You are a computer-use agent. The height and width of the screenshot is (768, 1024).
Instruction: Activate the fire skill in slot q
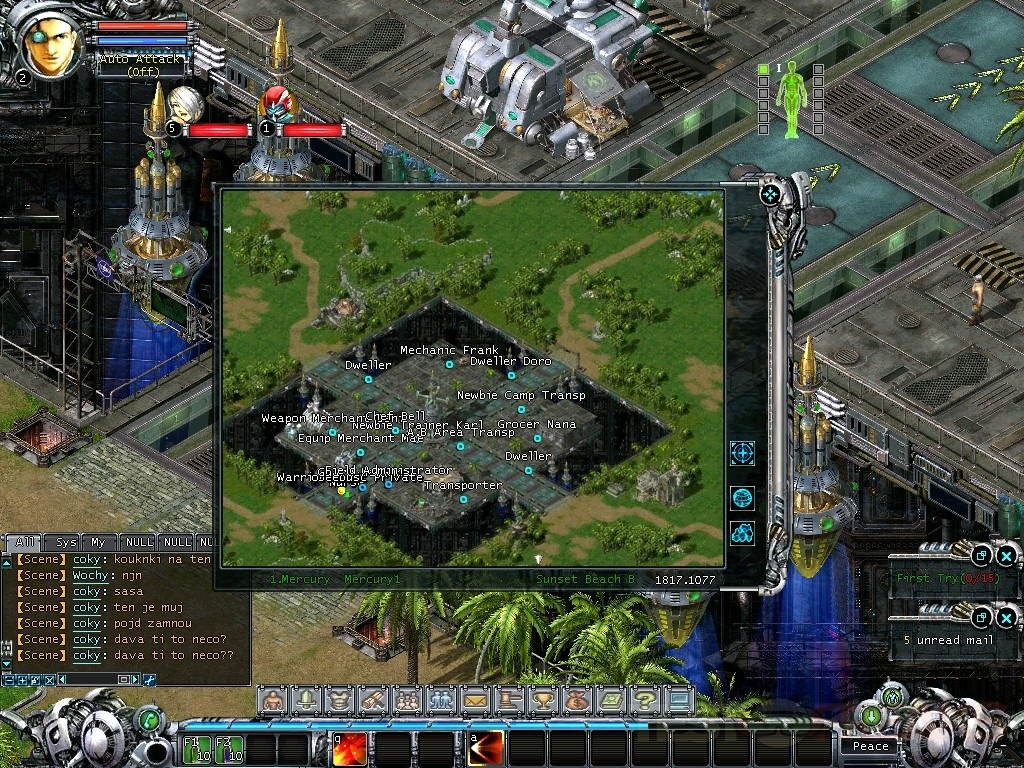349,749
